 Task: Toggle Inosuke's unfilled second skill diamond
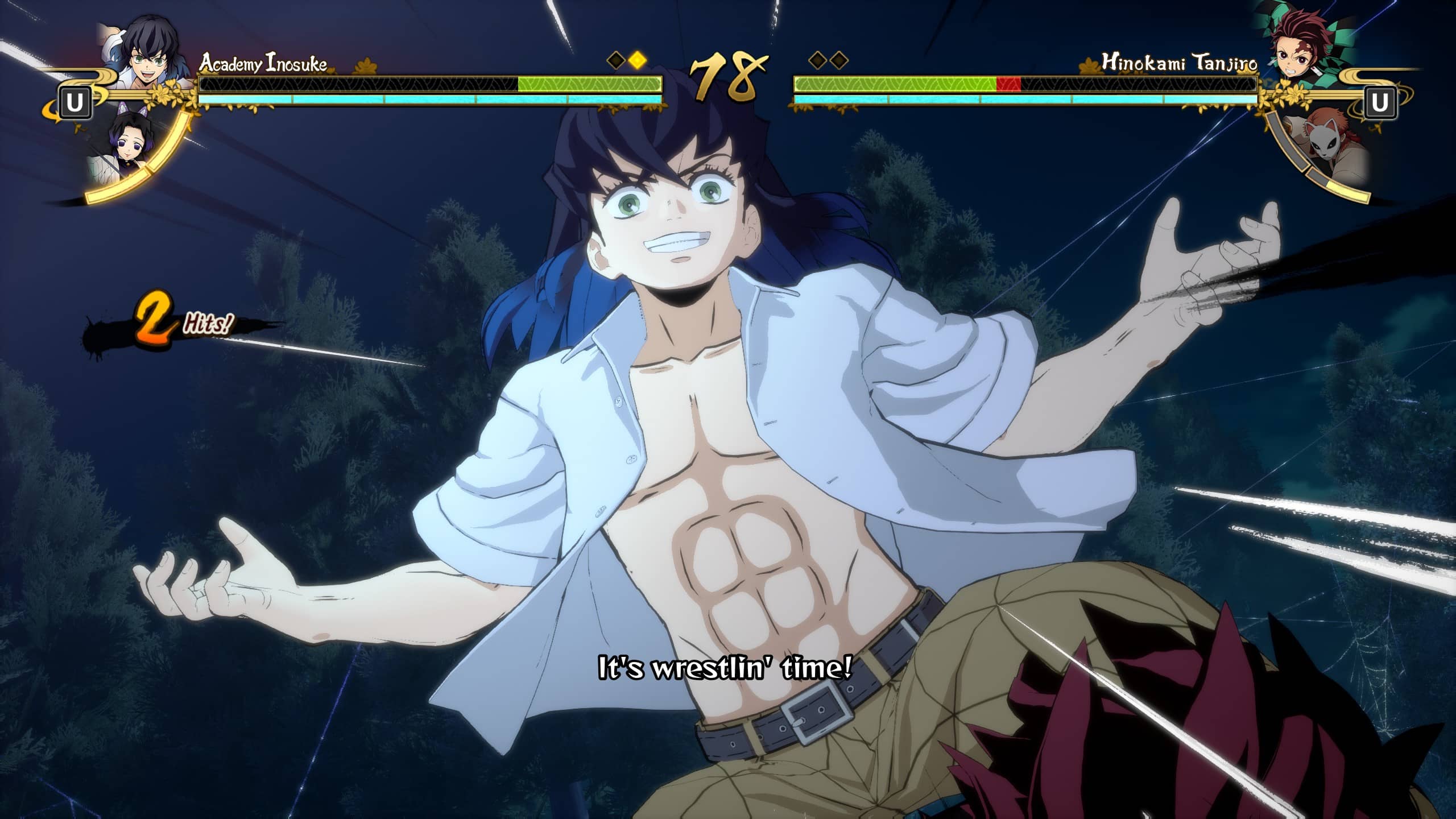point(616,59)
